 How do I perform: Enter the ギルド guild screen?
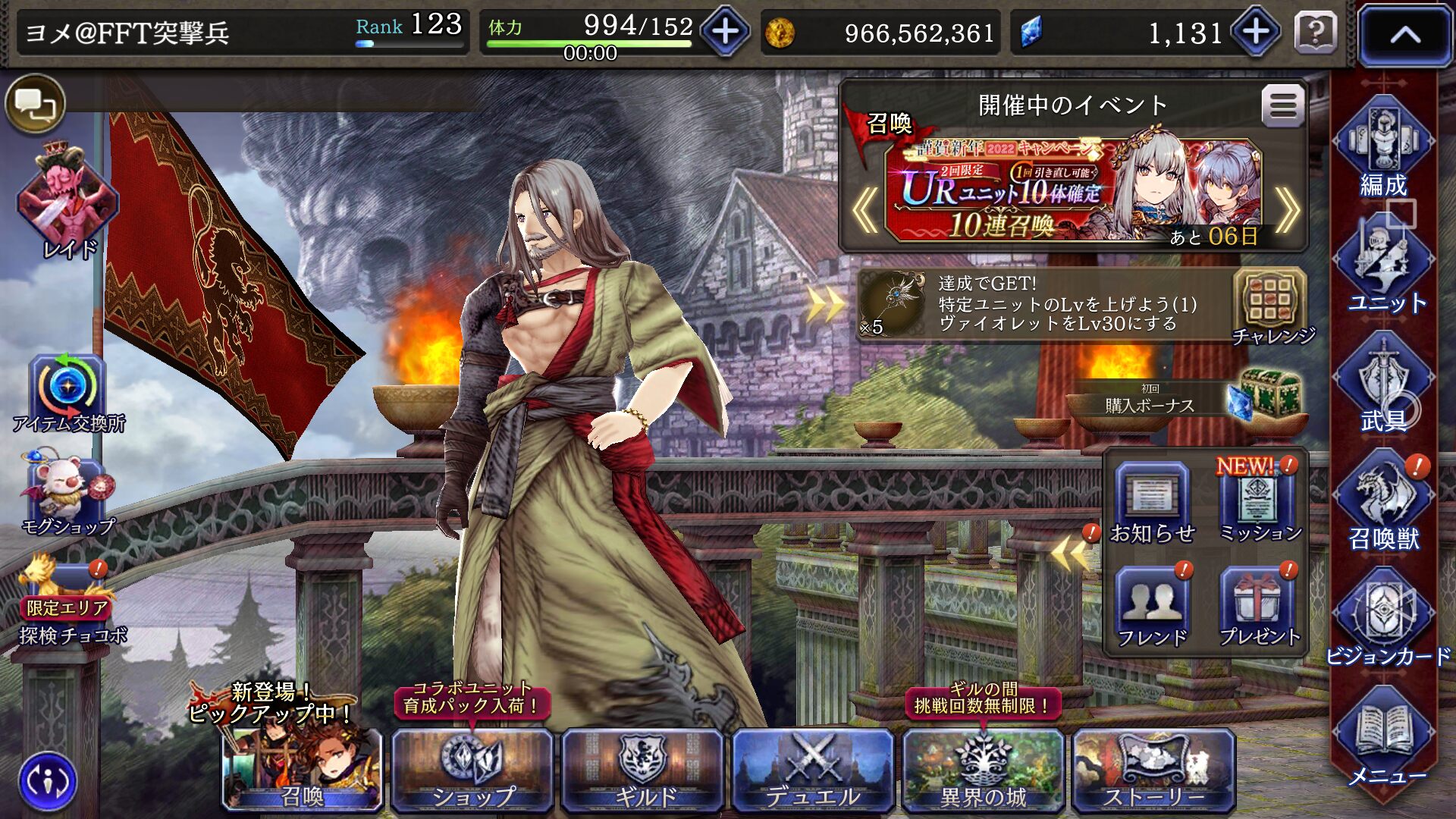coord(643,769)
